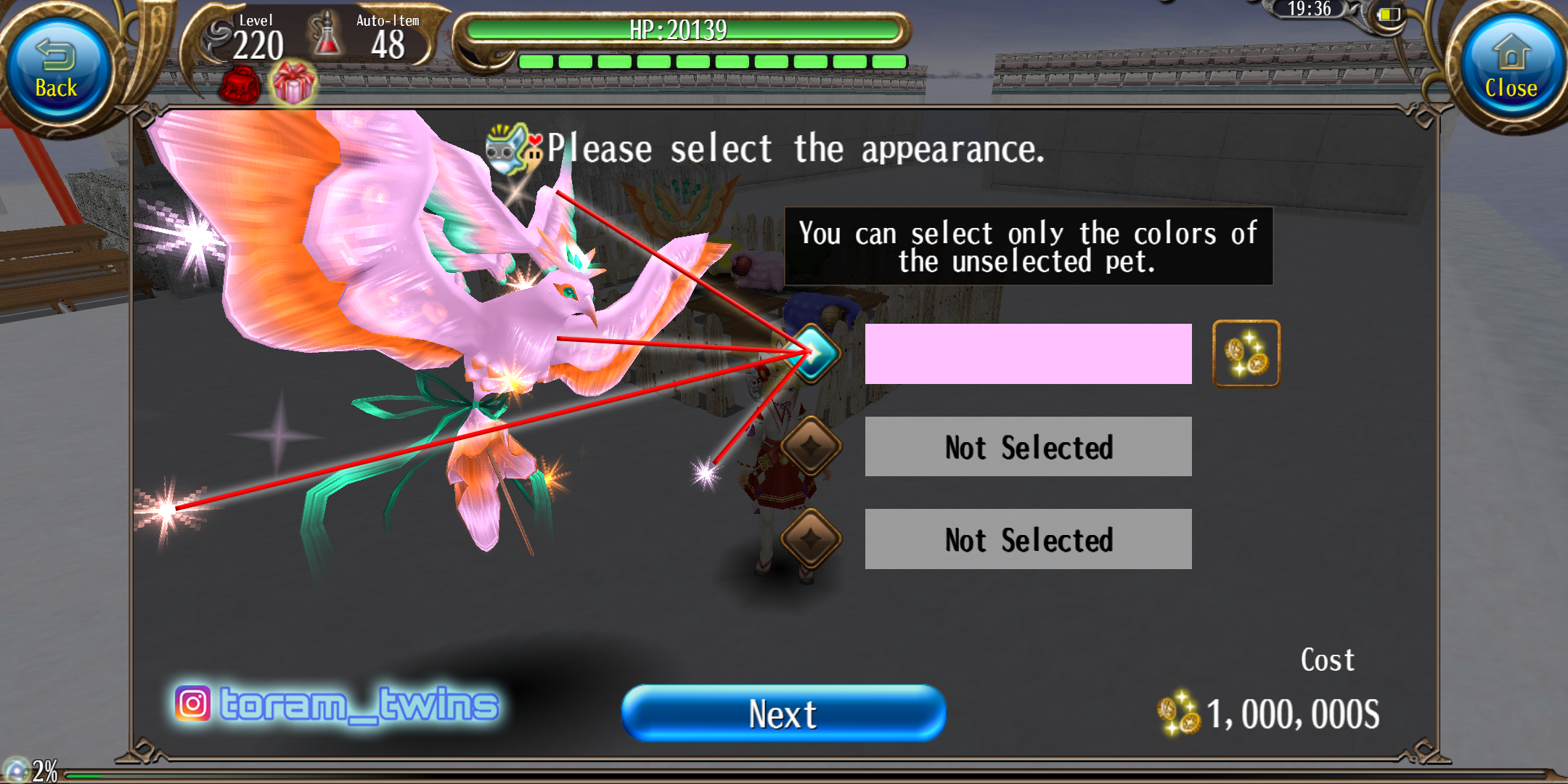The image size is (1568, 784).
Task: Choose the first Not Selected appearance slot
Action: click(1028, 447)
